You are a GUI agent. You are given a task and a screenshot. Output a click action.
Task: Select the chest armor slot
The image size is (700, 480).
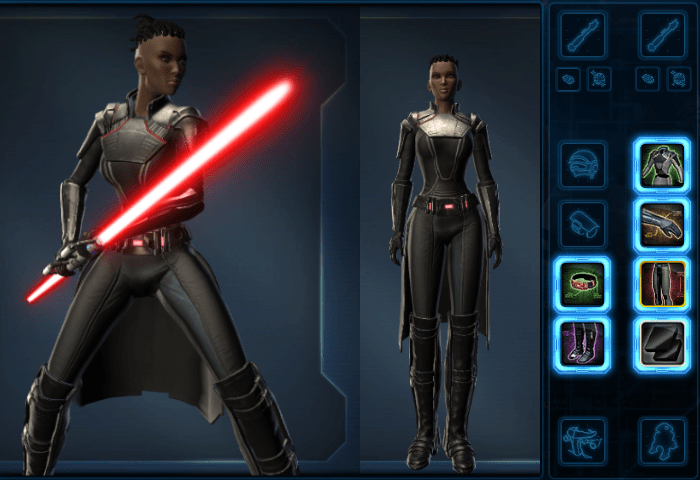click(661, 165)
